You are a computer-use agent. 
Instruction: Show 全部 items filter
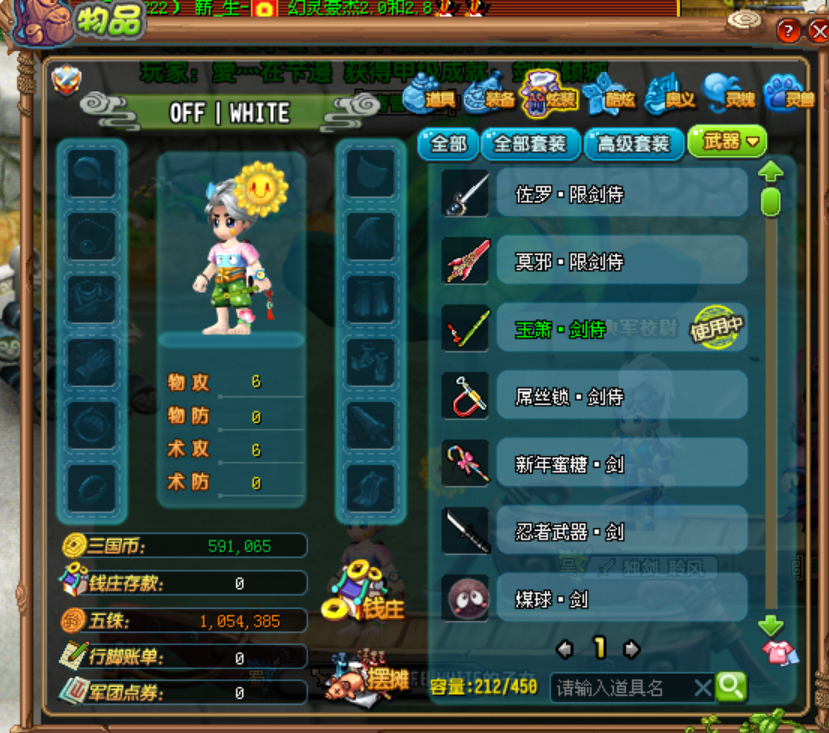[x=447, y=144]
